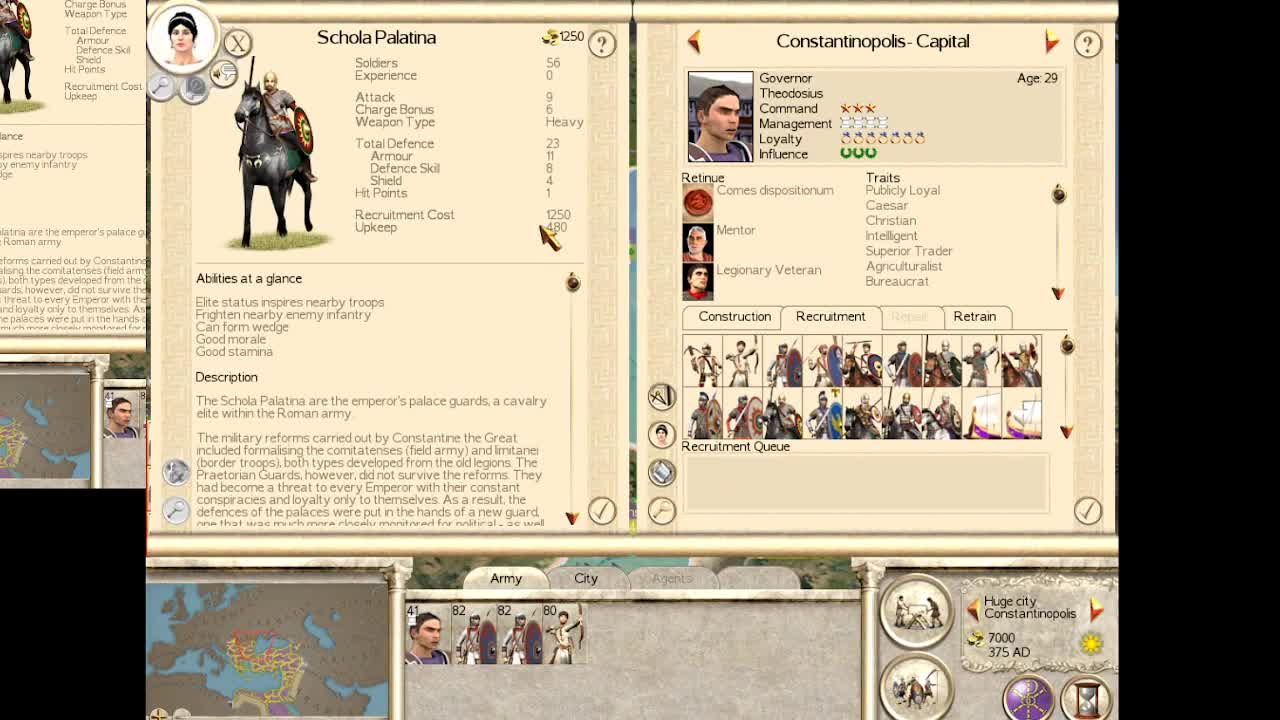
Task: Switch to the City tab at the bottom
Action: (585, 578)
